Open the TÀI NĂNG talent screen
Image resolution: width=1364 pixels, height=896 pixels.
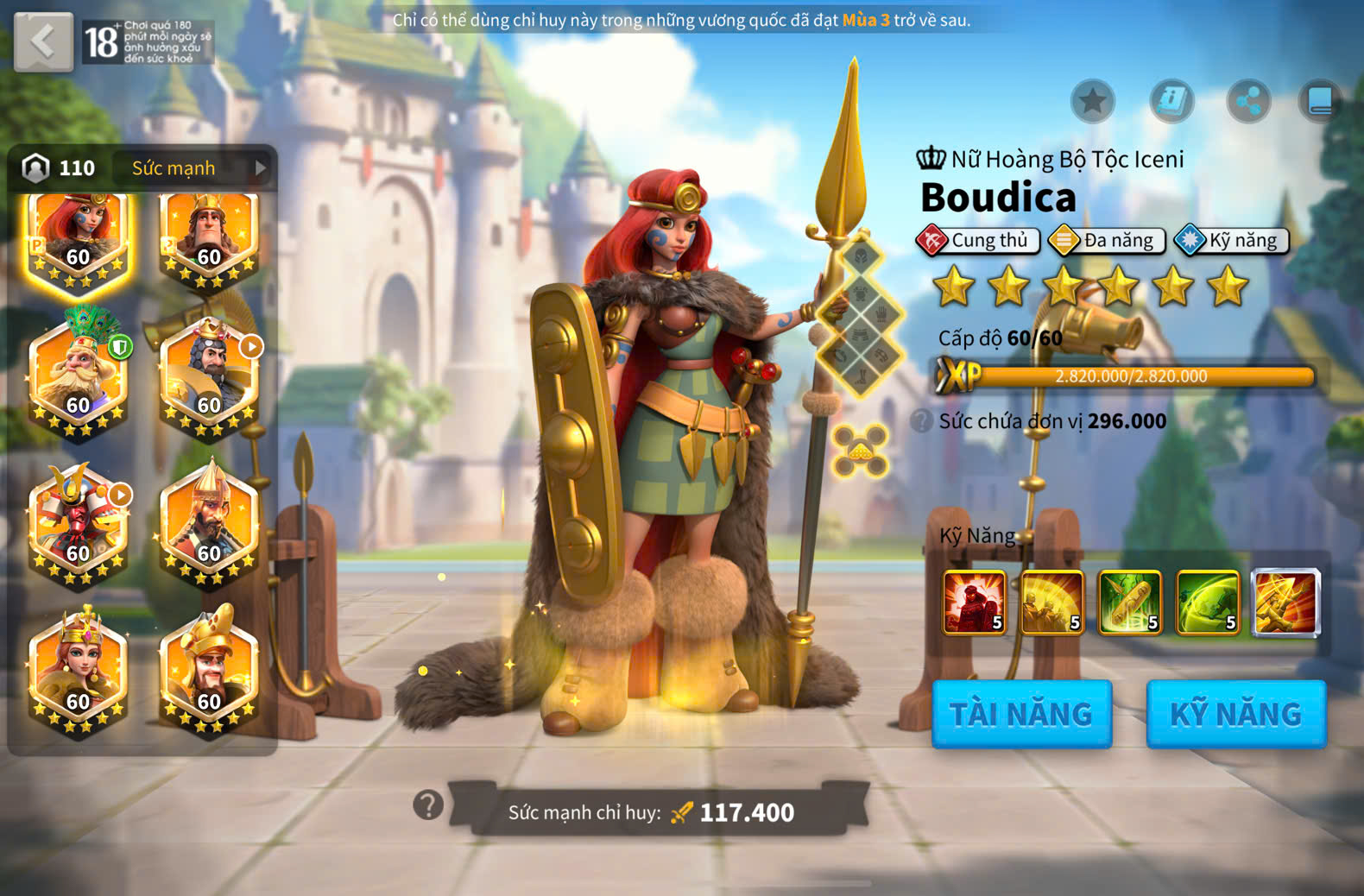(x=1021, y=714)
